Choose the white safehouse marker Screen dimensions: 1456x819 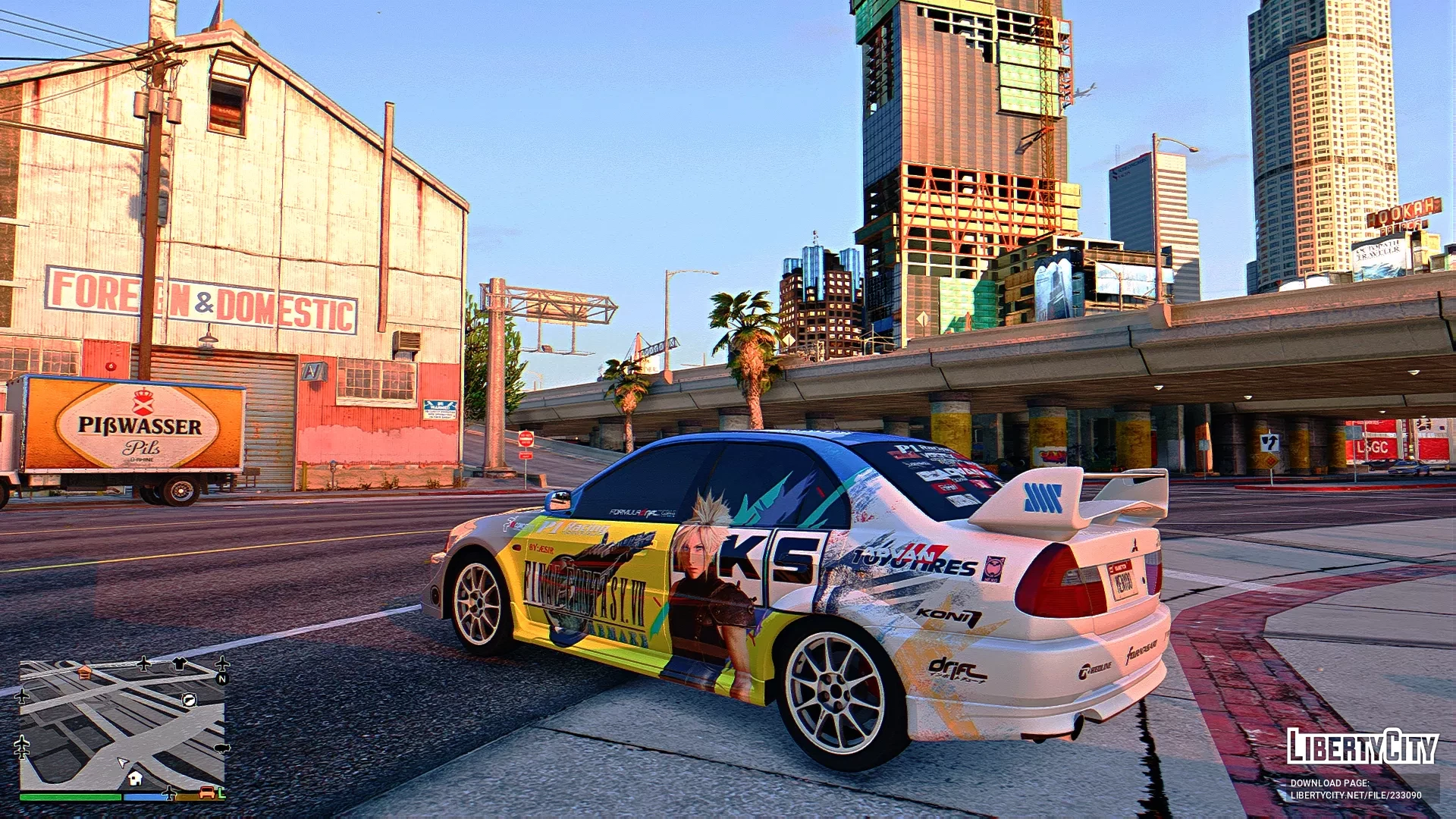(136, 778)
